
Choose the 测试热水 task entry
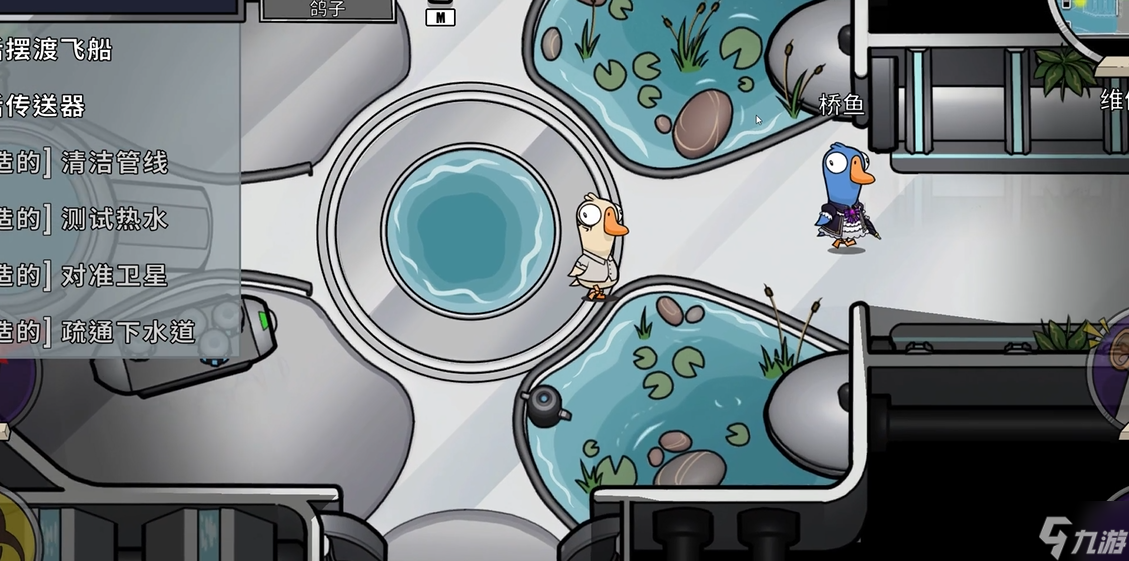114,219
